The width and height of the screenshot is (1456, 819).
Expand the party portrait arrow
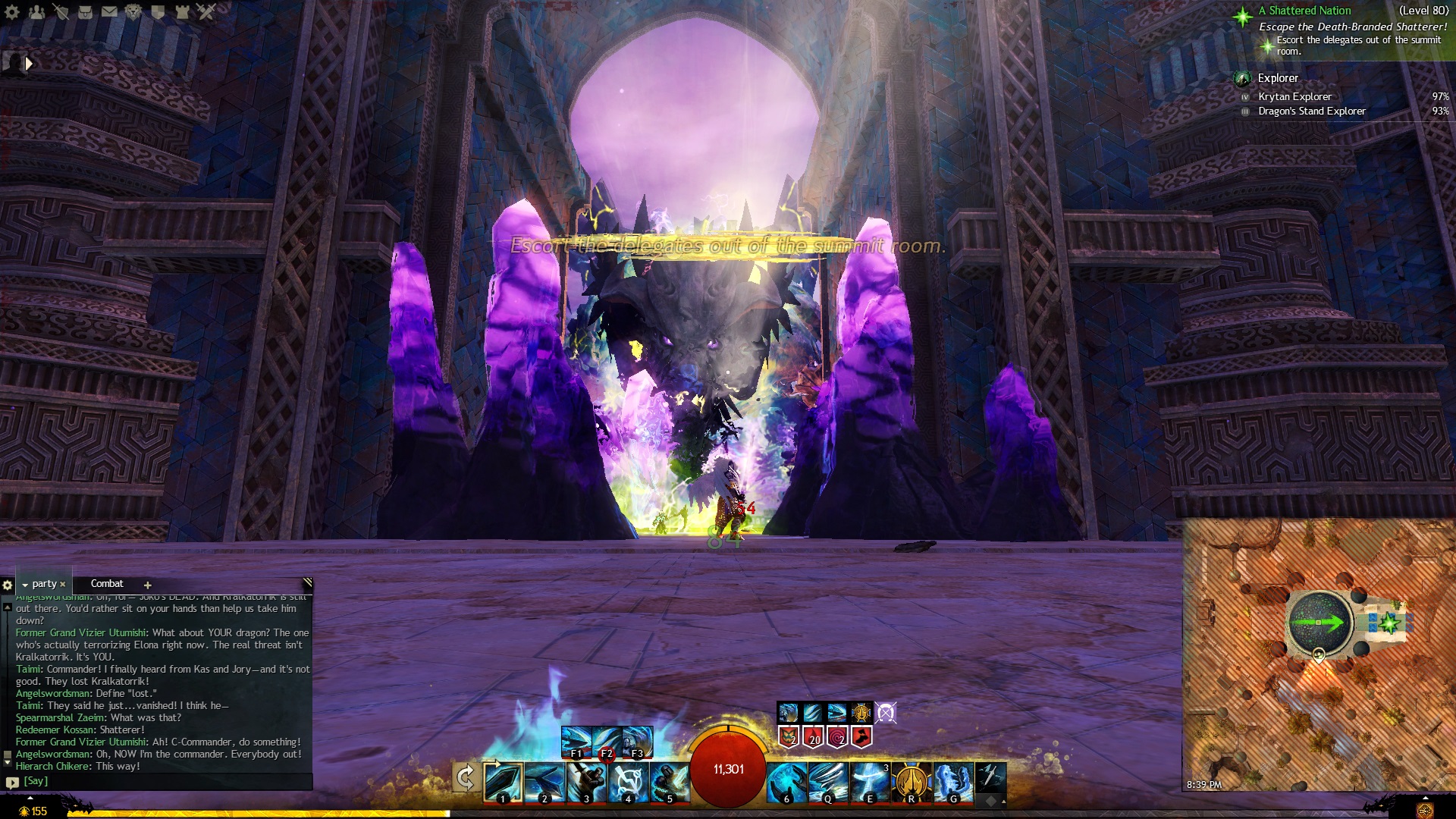coord(29,64)
